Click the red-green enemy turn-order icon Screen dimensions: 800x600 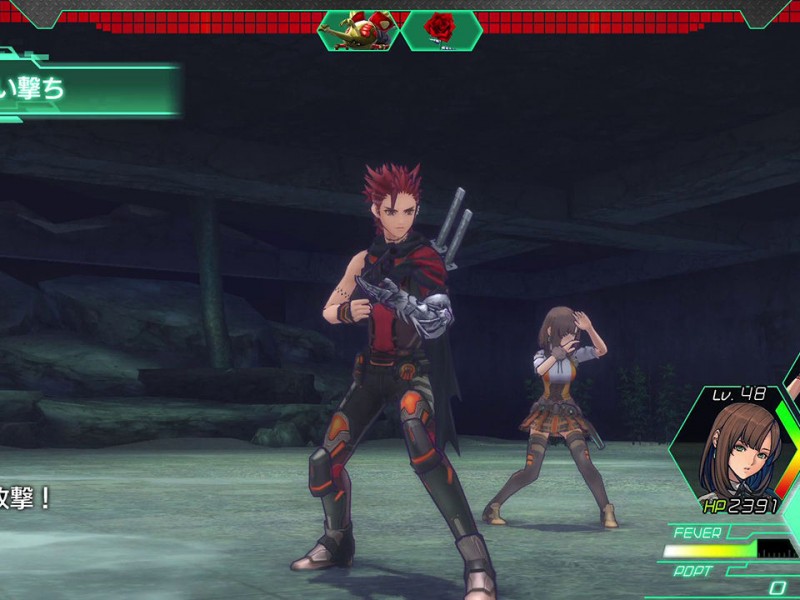(360, 29)
